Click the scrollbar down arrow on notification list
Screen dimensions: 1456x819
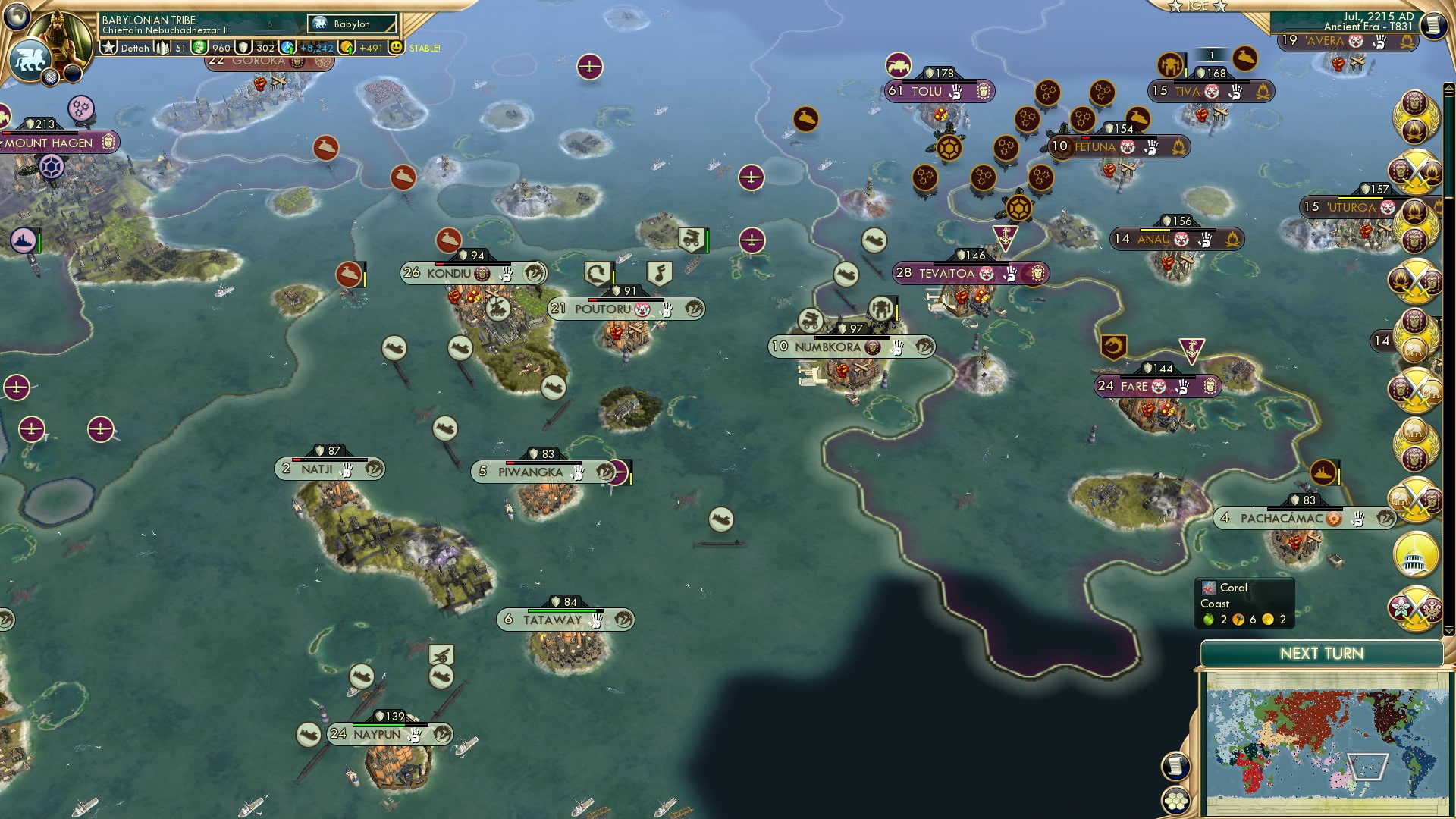click(1448, 630)
